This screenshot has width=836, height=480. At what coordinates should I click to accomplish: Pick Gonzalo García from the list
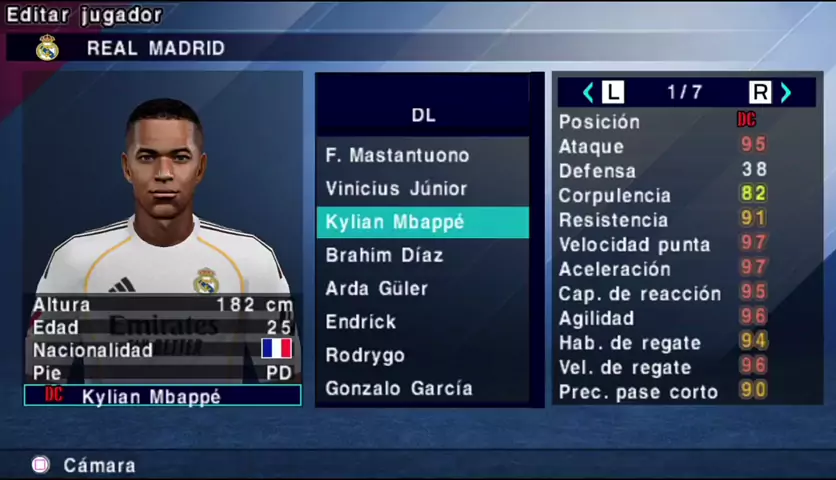click(x=398, y=388)
